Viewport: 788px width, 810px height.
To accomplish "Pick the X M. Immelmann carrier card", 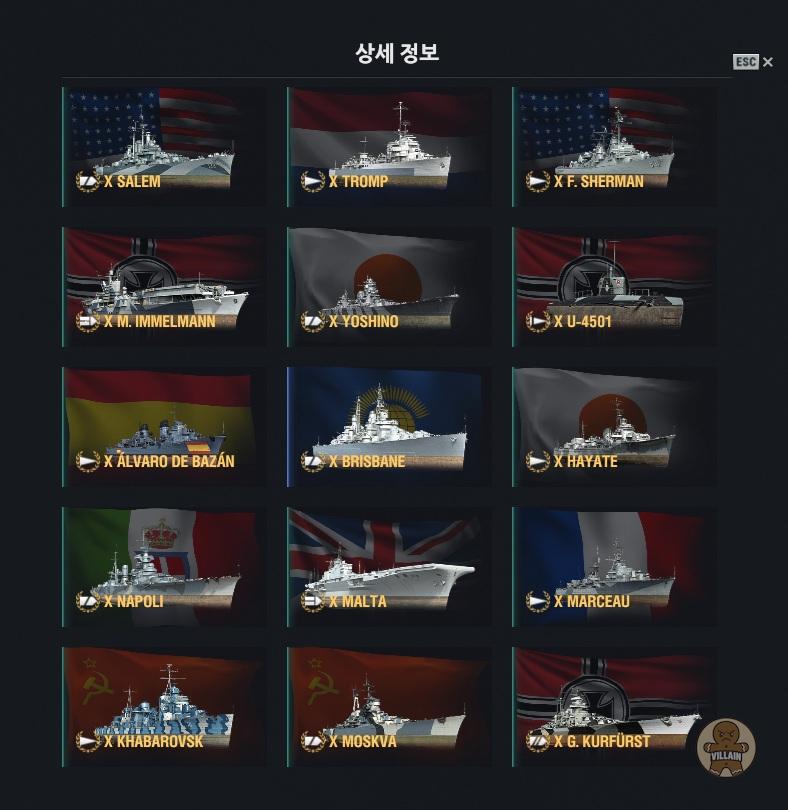I will pos(163,286).
